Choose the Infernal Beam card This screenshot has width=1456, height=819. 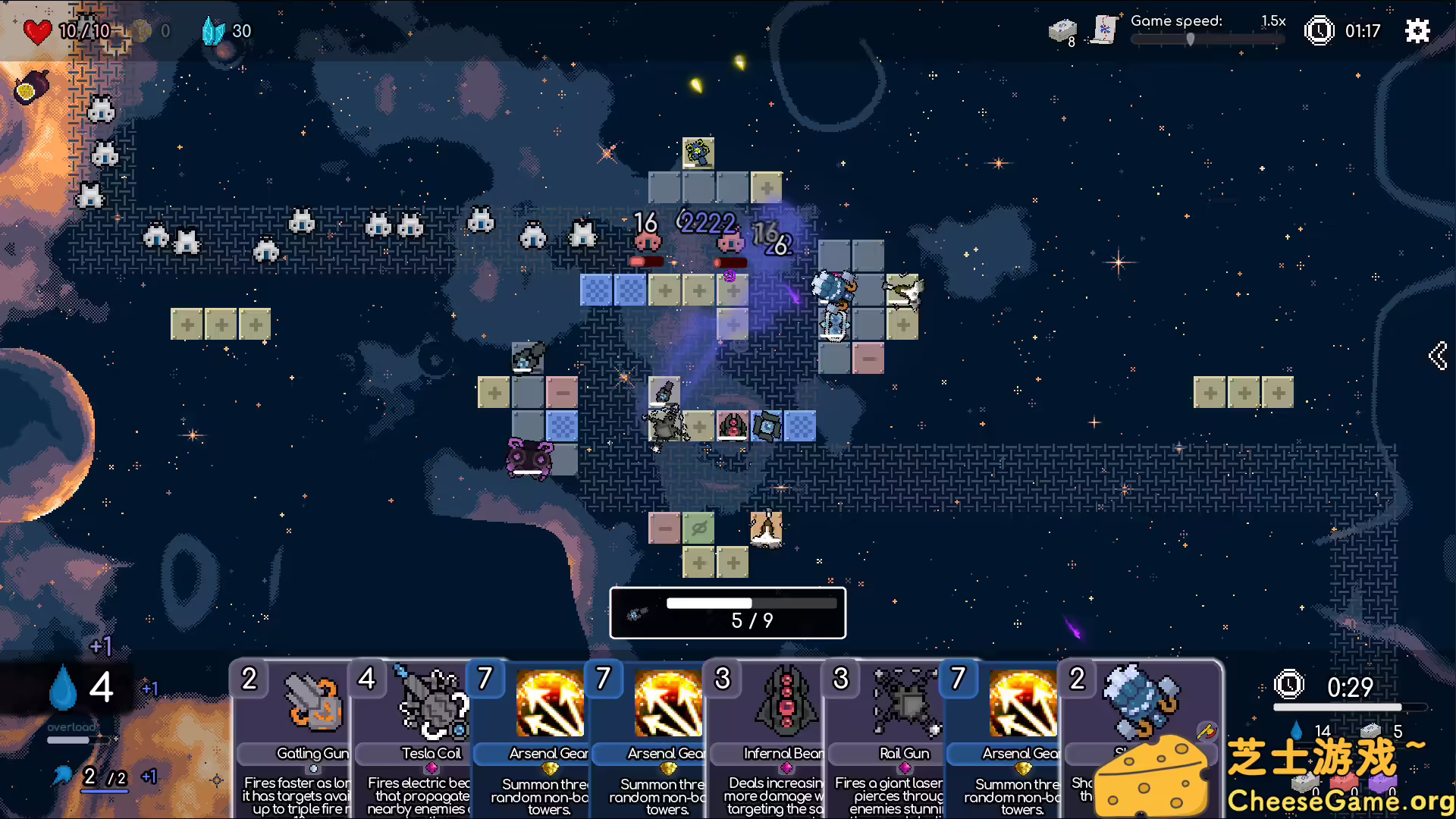pos(766,739)
